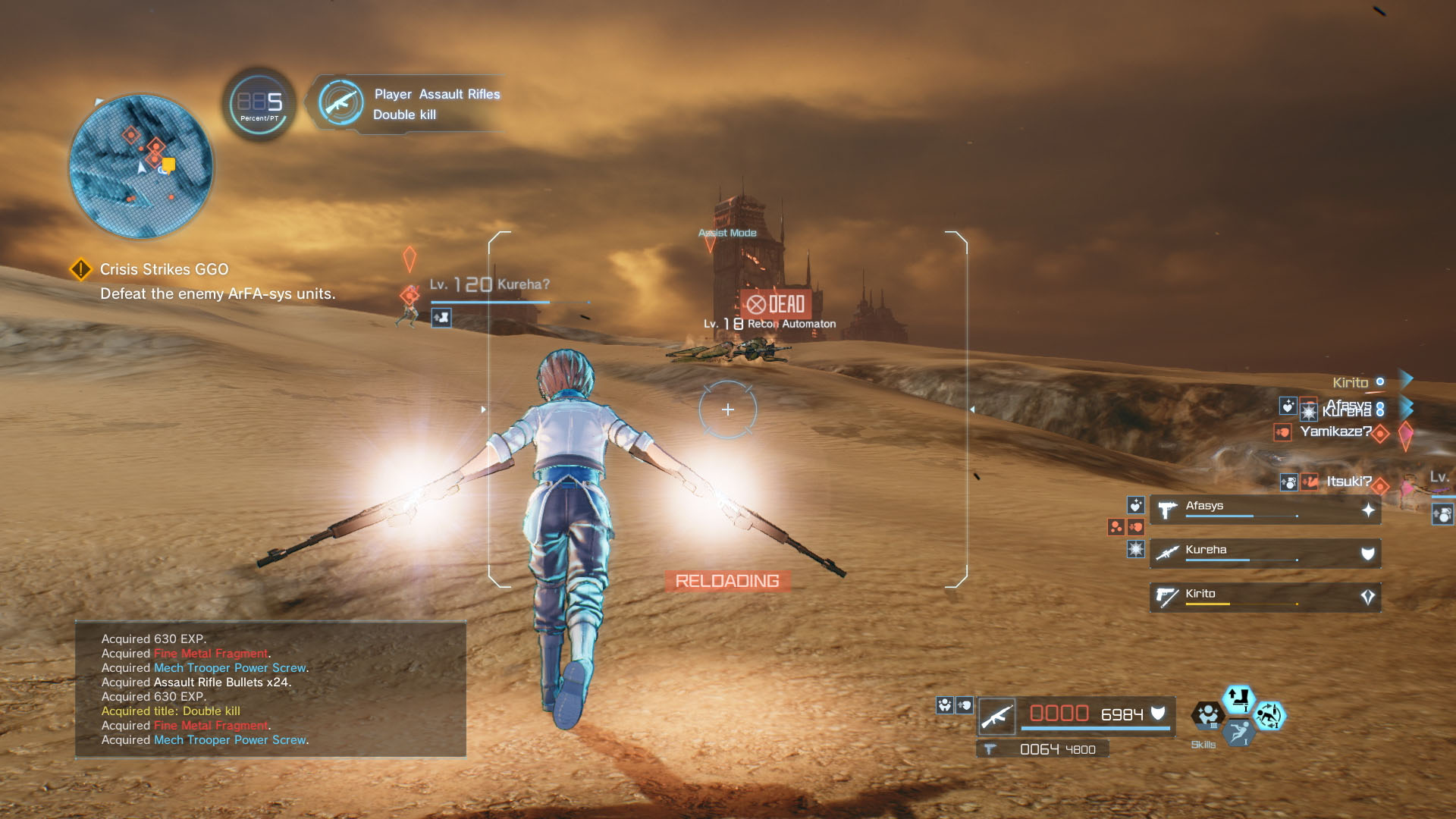Toggle the shield icon next to ammo counter

point(1158,712)
